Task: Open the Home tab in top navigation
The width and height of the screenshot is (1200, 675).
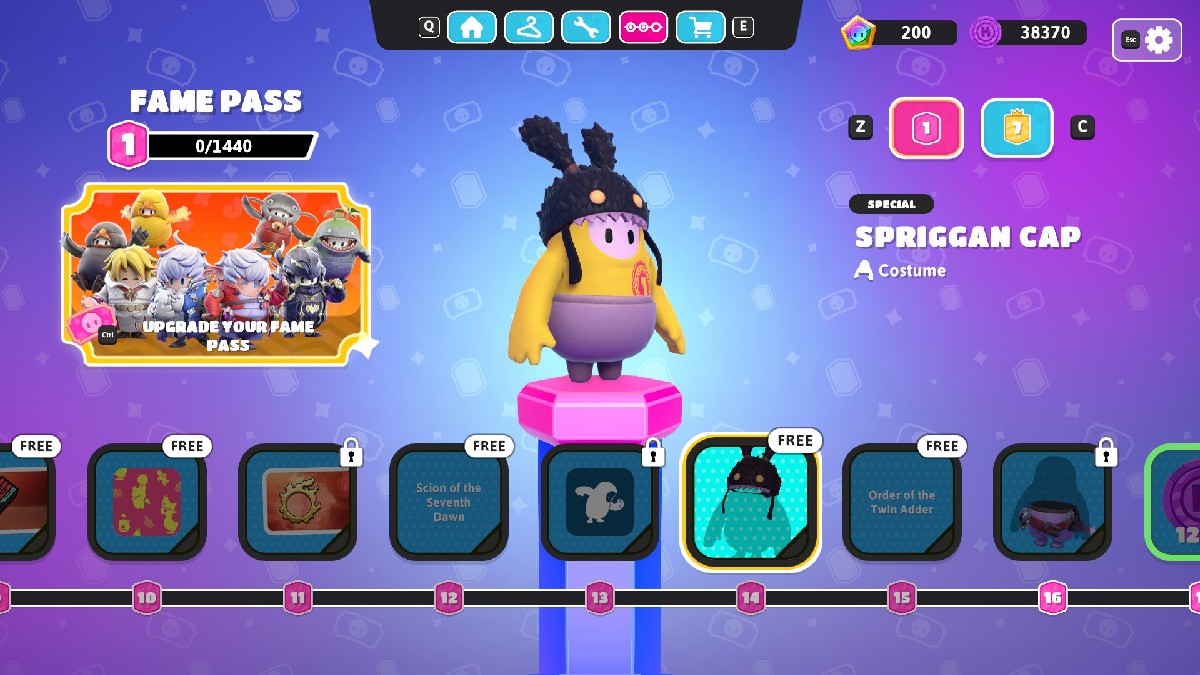Action: [x=472, y=27]
